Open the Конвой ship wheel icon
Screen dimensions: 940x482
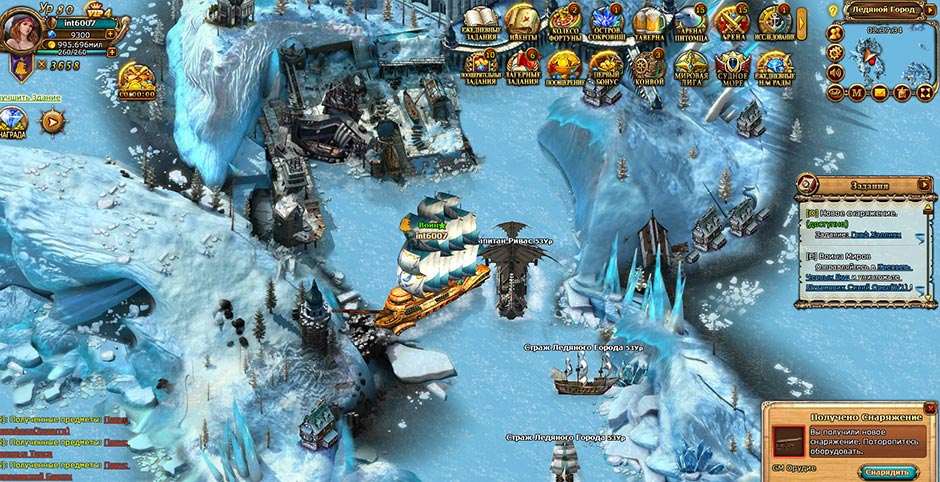pos(650,67)
